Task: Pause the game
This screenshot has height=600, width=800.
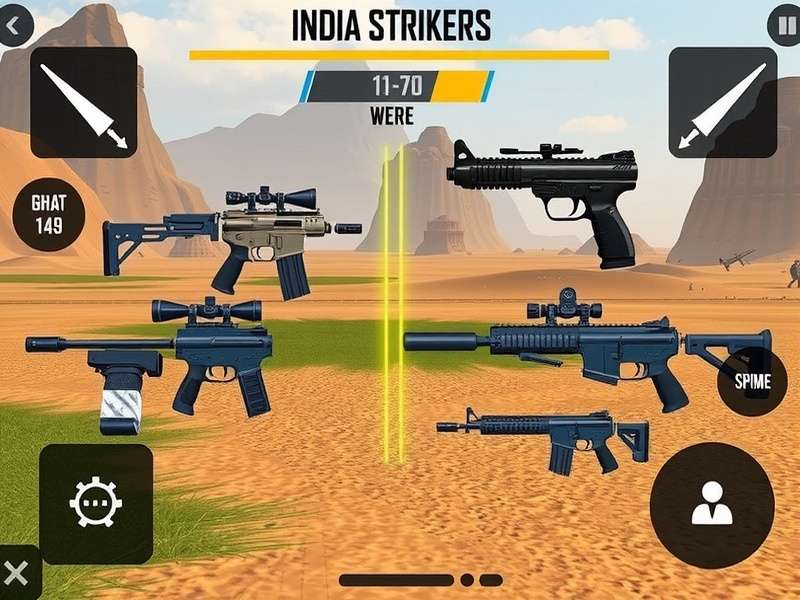Action: click(x=785, y=24)
